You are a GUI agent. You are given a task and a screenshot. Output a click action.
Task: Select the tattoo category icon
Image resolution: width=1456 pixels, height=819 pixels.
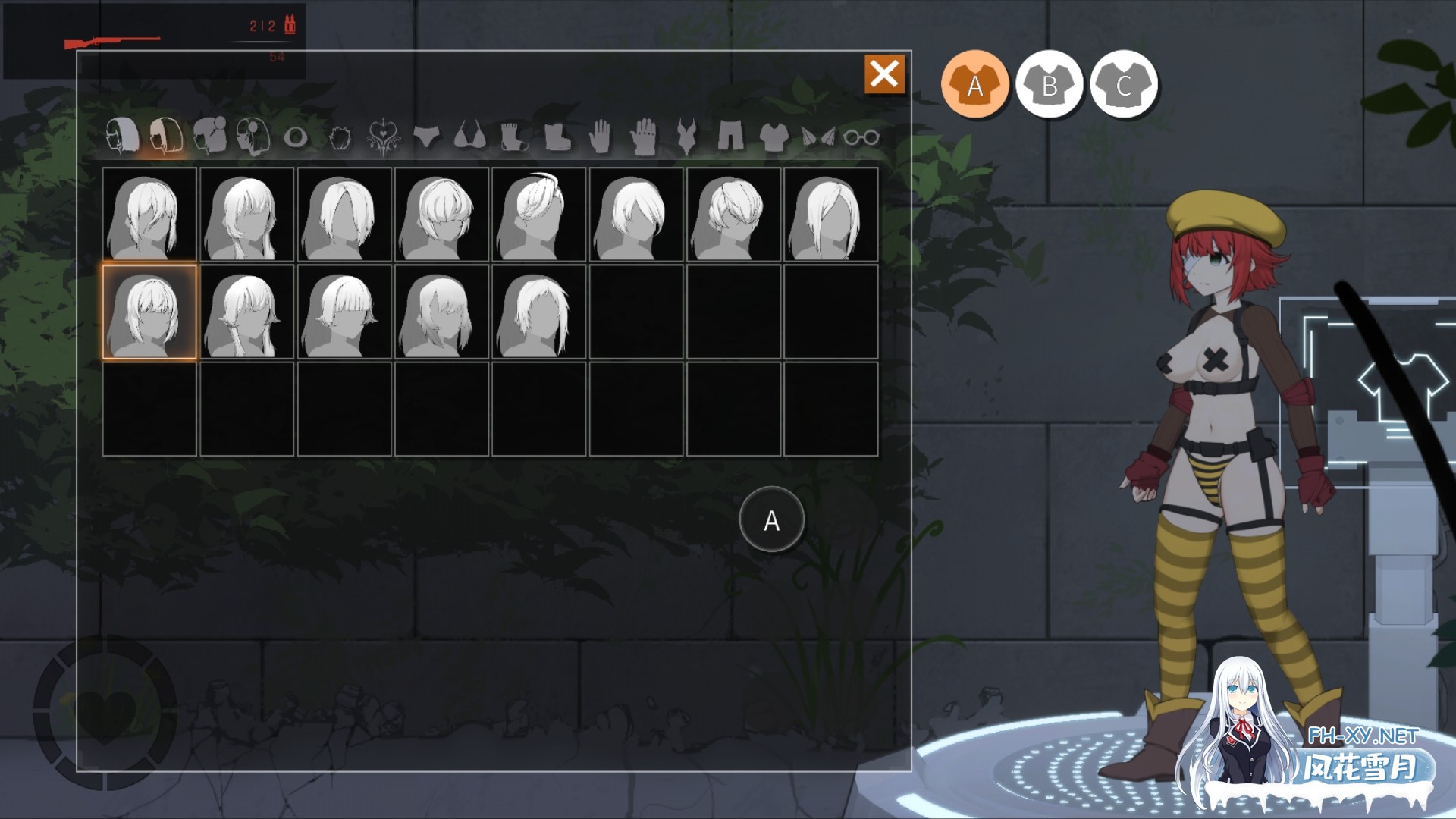(382, 138)
